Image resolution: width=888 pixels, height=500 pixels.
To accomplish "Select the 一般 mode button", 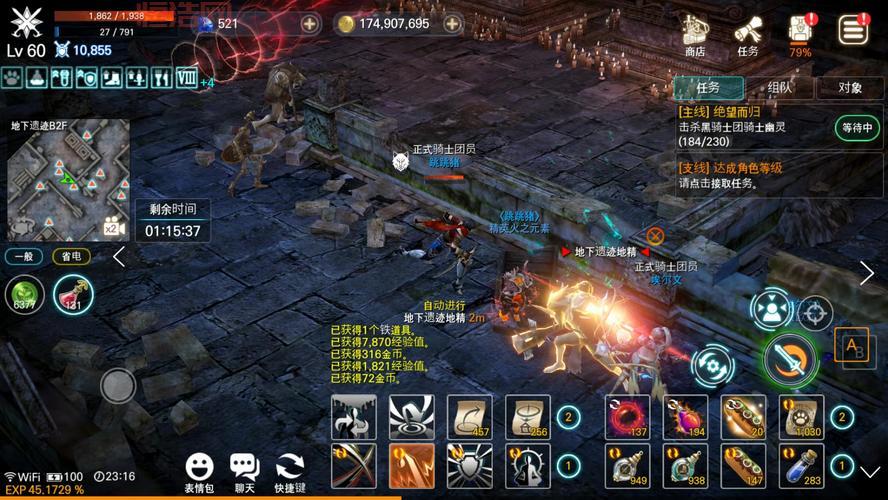I will click(x=24, y=257).
